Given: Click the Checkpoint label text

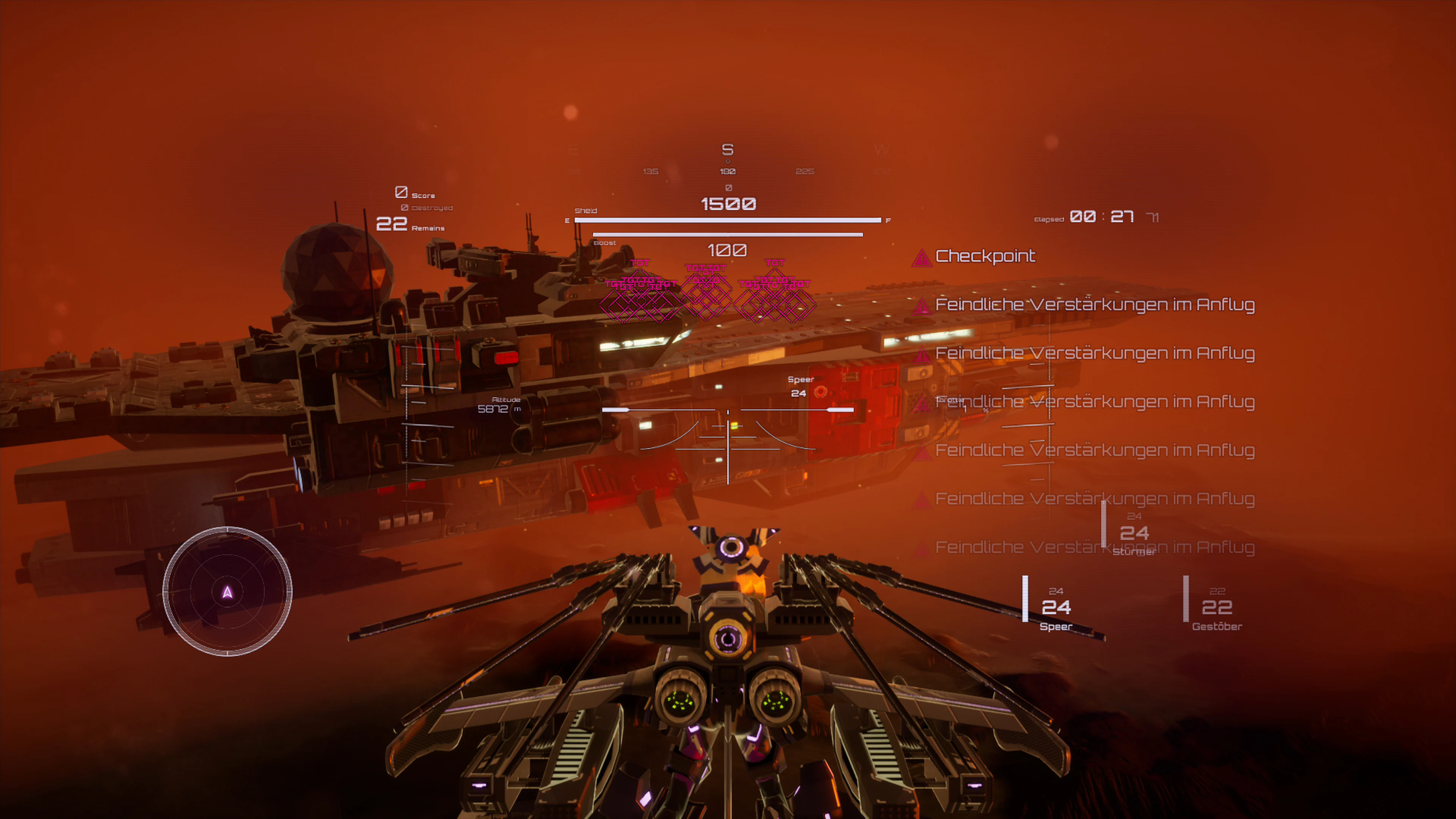Looking at the screenshot, I should pos(986,257).
